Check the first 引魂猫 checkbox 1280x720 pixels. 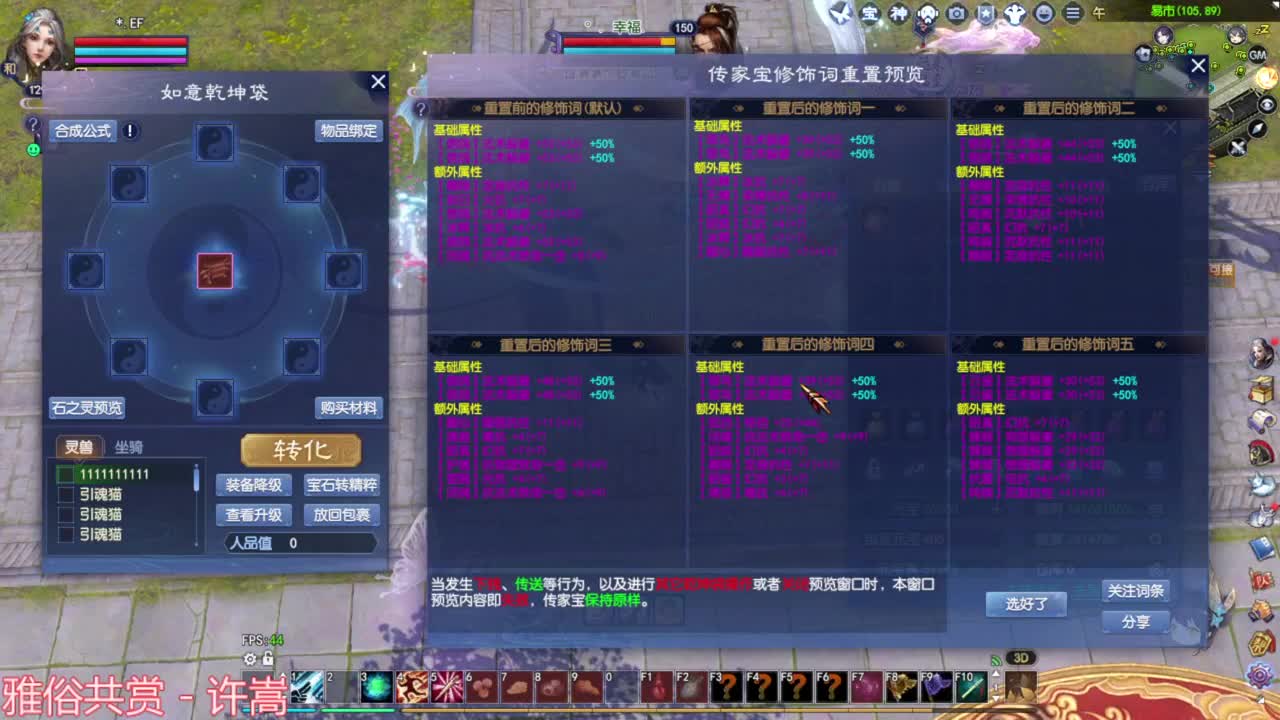64,494
